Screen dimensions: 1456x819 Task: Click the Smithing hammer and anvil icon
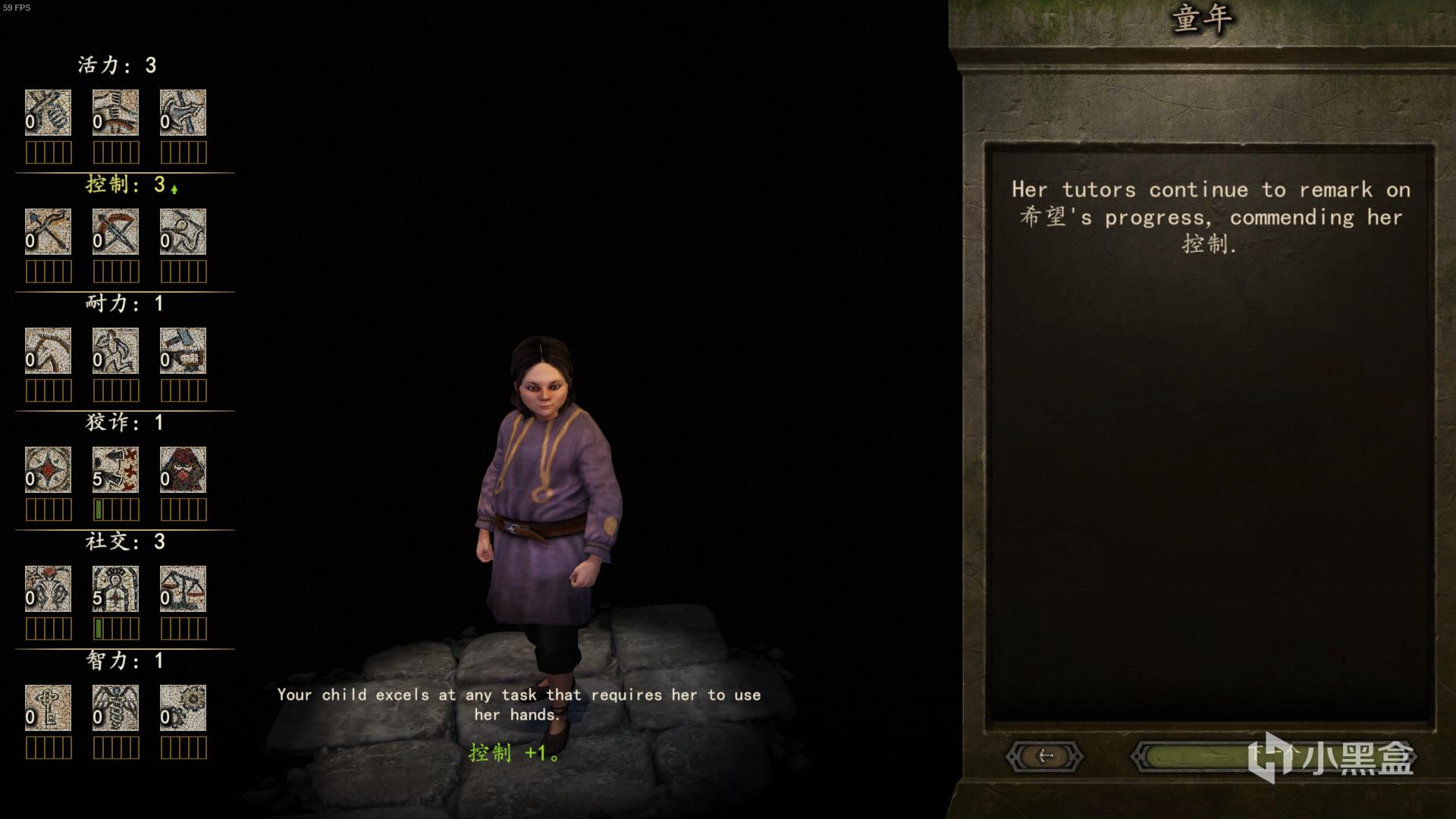click(183, 351)
